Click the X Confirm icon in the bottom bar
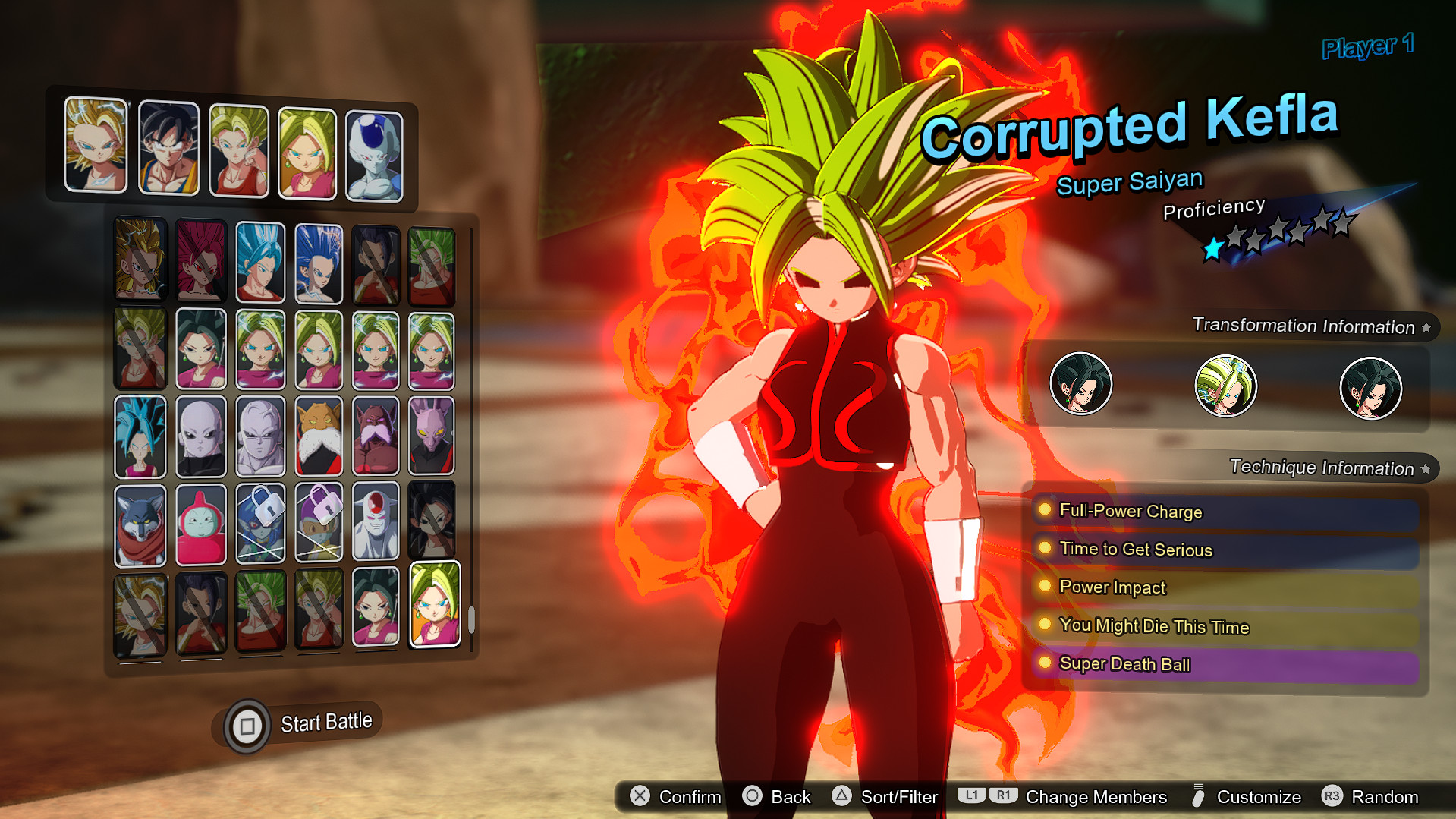This screenshot has width=1456, height=819. click(x=640, y=797)
